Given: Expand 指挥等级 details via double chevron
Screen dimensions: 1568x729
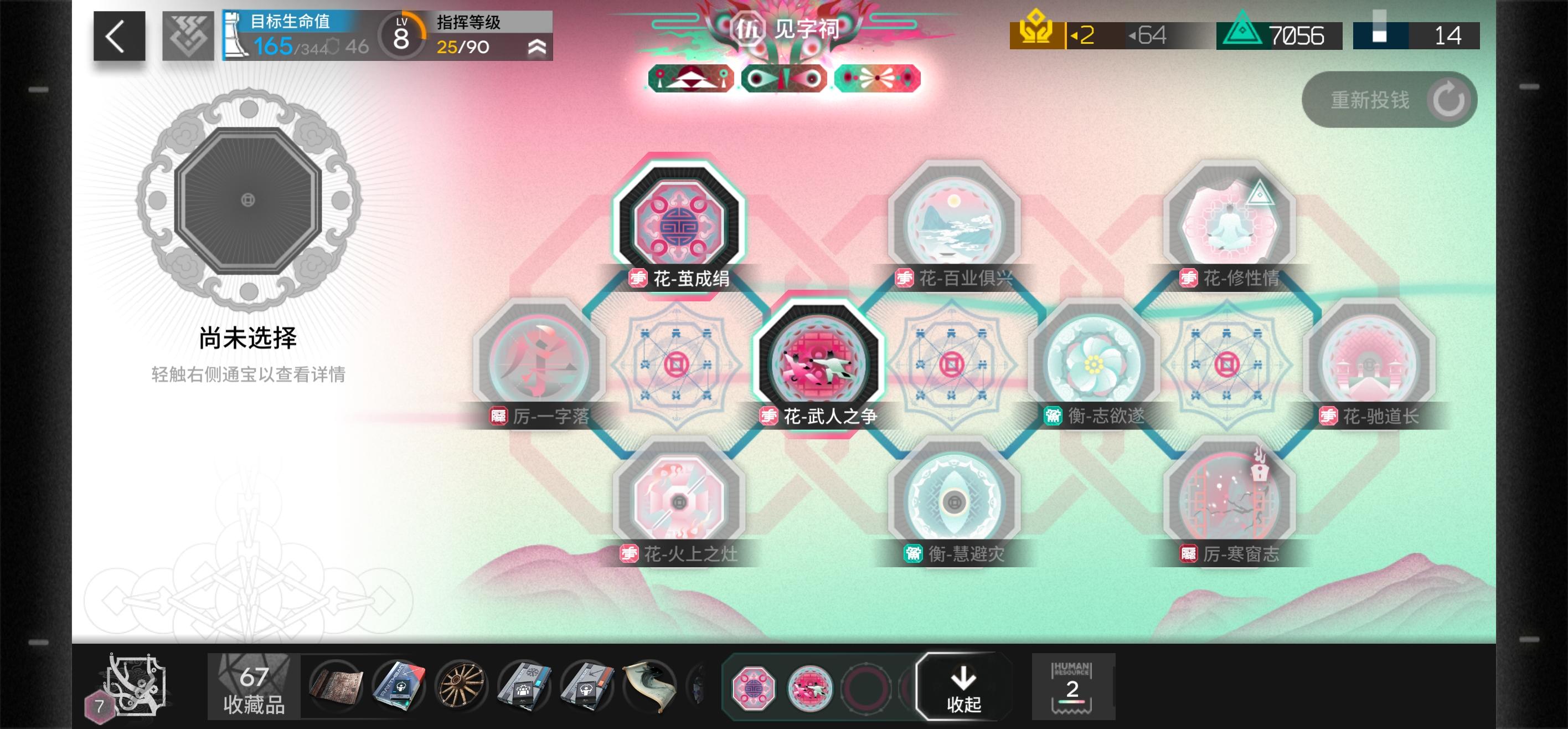Looking at the screenshot, I should click(x=535, y=48).
